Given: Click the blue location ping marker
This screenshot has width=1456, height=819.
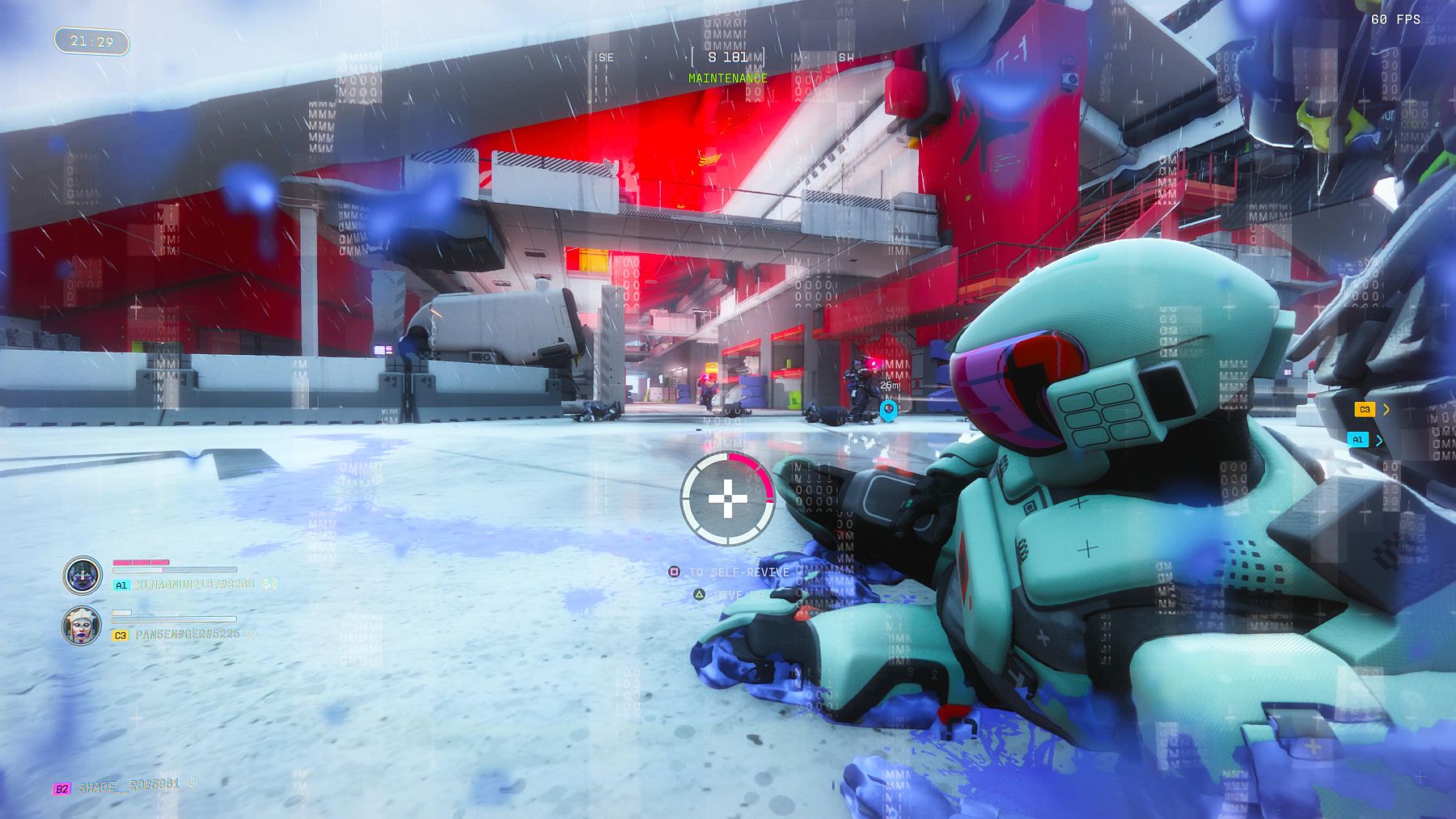Looking at the screenshot, I should (888, 410).
